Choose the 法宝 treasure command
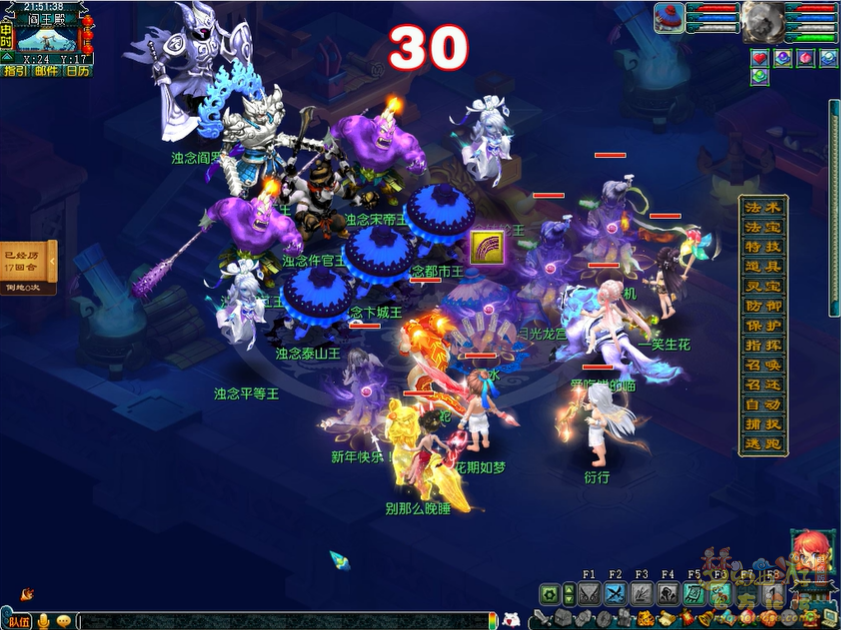Viewport: 841px width, 630px height. click(x=763, y=227)
